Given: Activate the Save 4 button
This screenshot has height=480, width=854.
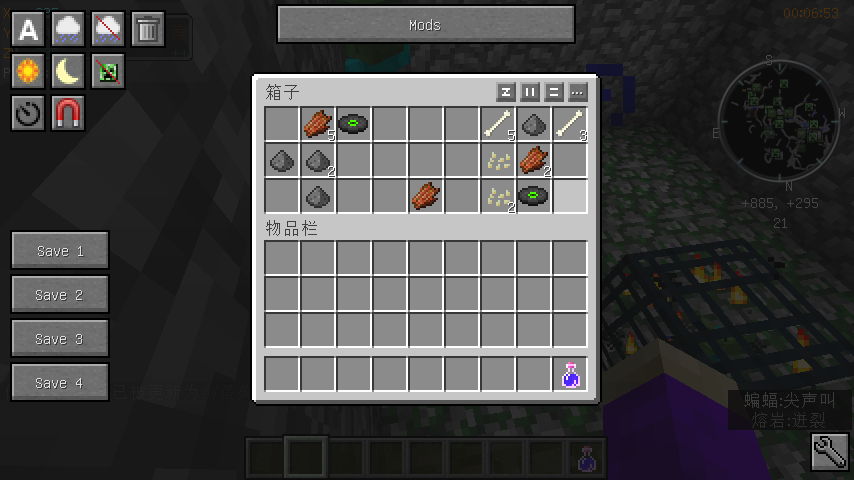Looking at the screenshot, I should point(60,382).
